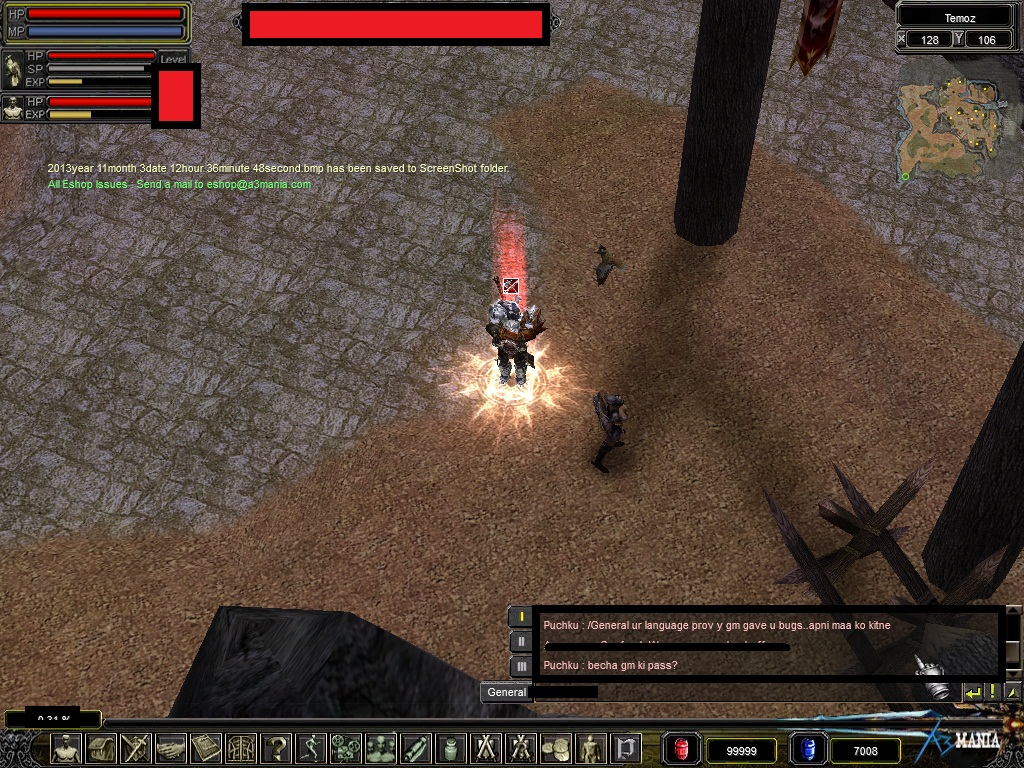
Task: Send chat with the enter arrow button
Action: [972, 692]
